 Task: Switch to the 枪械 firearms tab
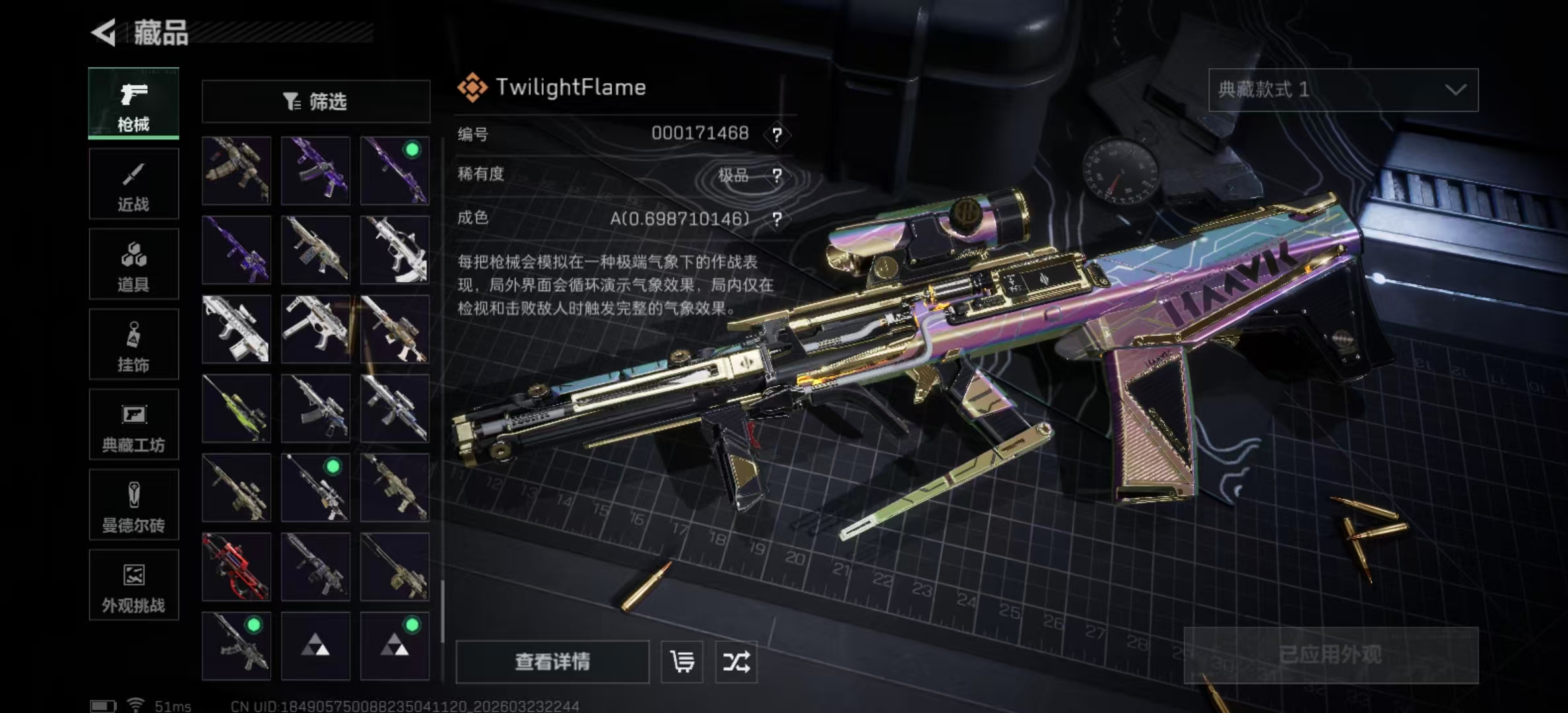(x=133, y=104)
